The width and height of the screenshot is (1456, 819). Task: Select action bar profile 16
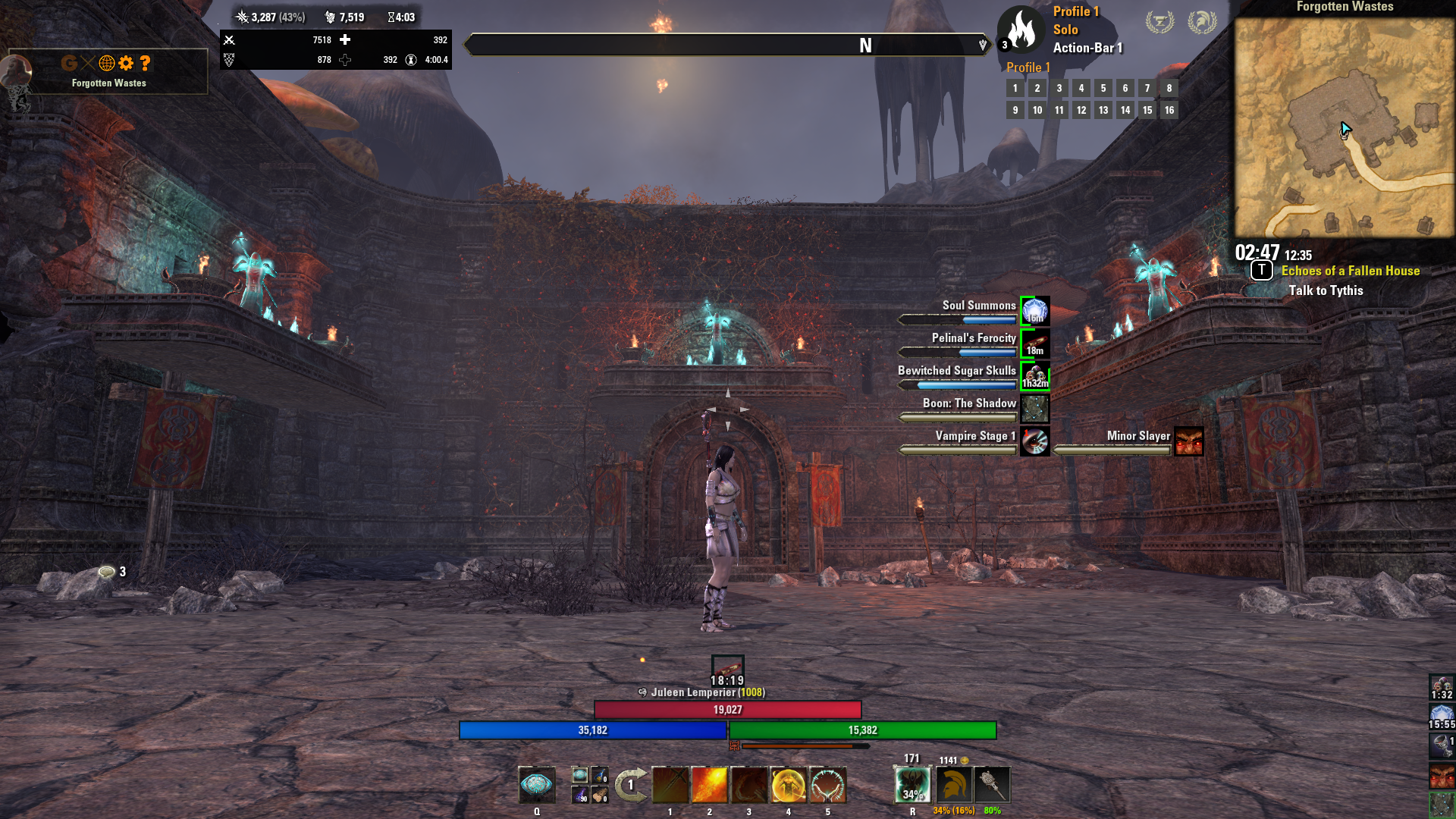(x=1169, y=110)
